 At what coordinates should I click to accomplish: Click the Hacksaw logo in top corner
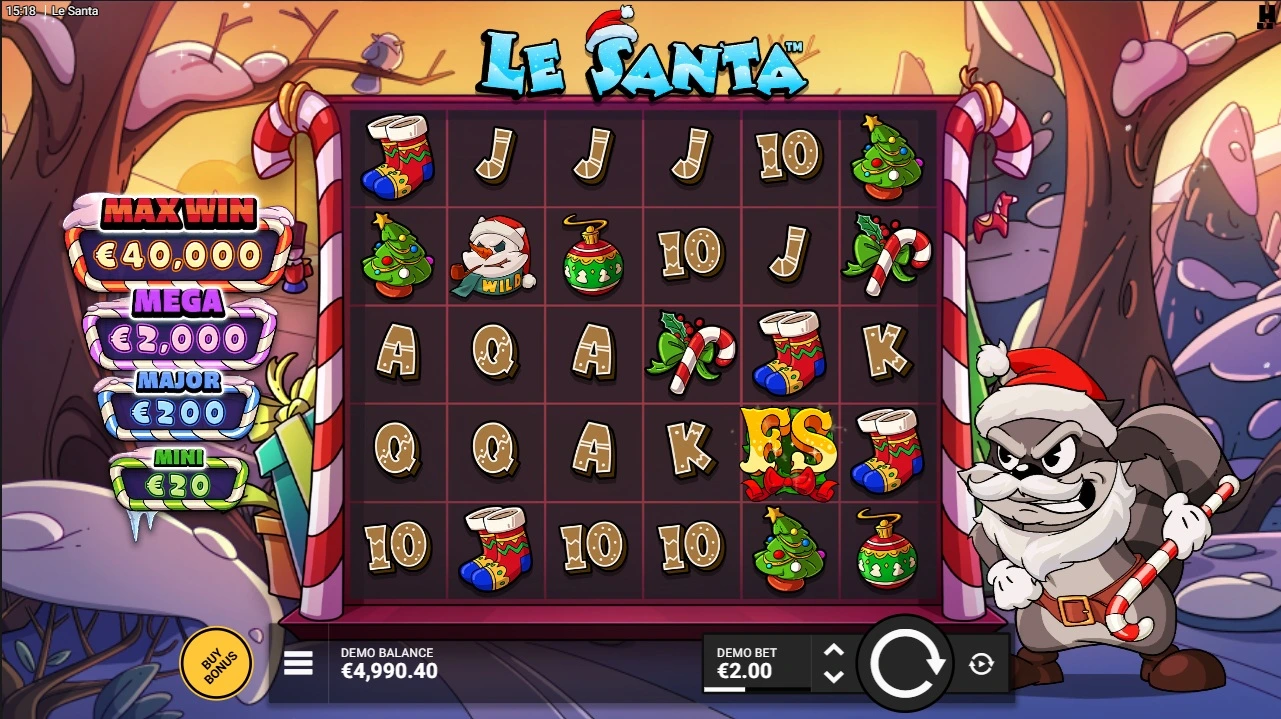click(1266, 14)
